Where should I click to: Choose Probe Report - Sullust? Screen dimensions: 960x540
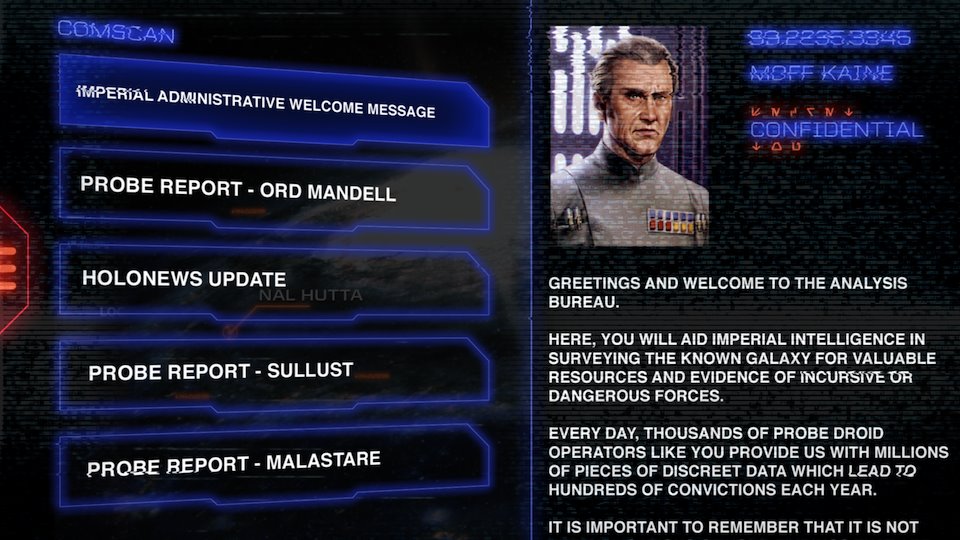point(272,372)
